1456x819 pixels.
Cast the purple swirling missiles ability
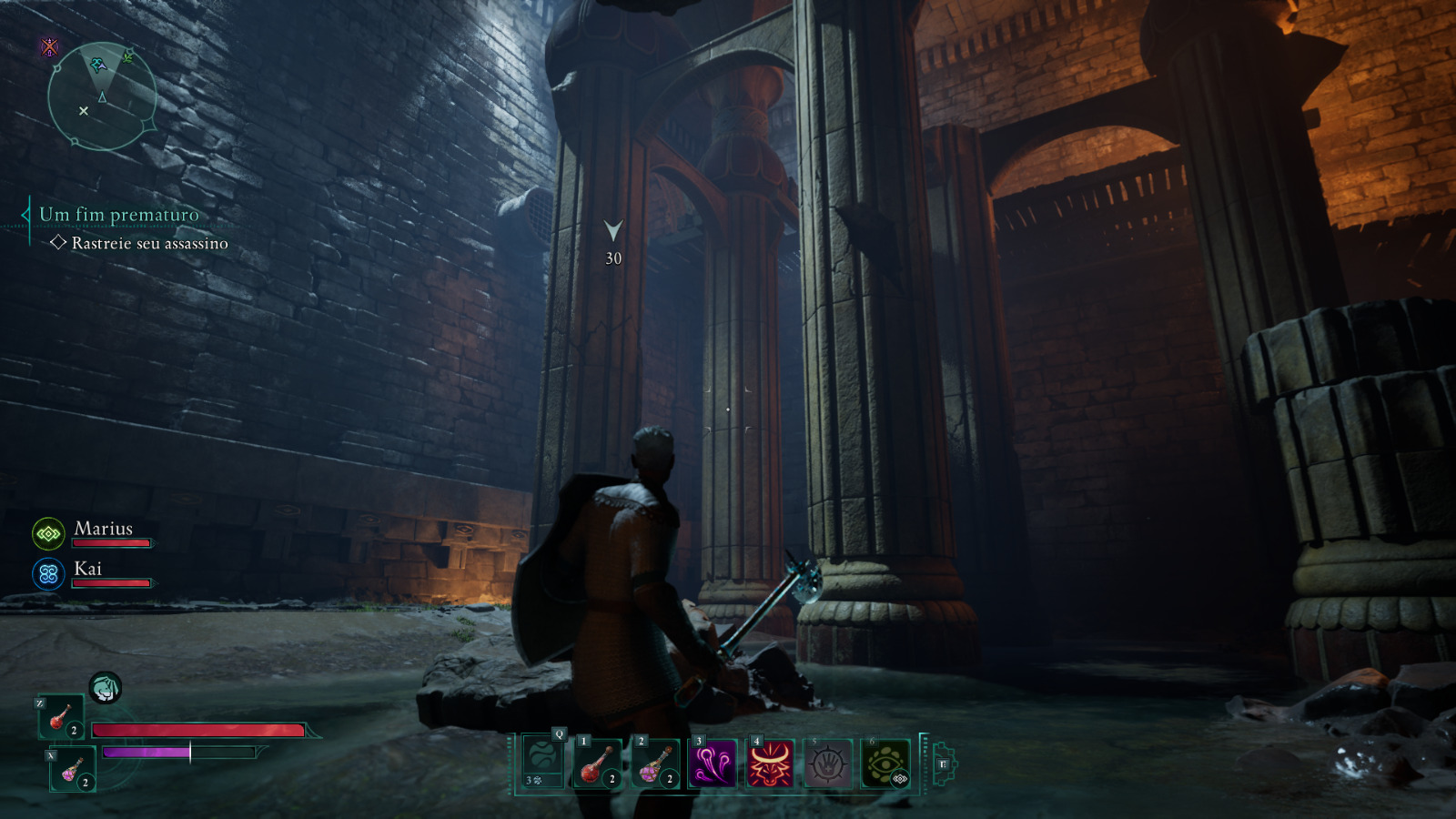pos(713,763)
